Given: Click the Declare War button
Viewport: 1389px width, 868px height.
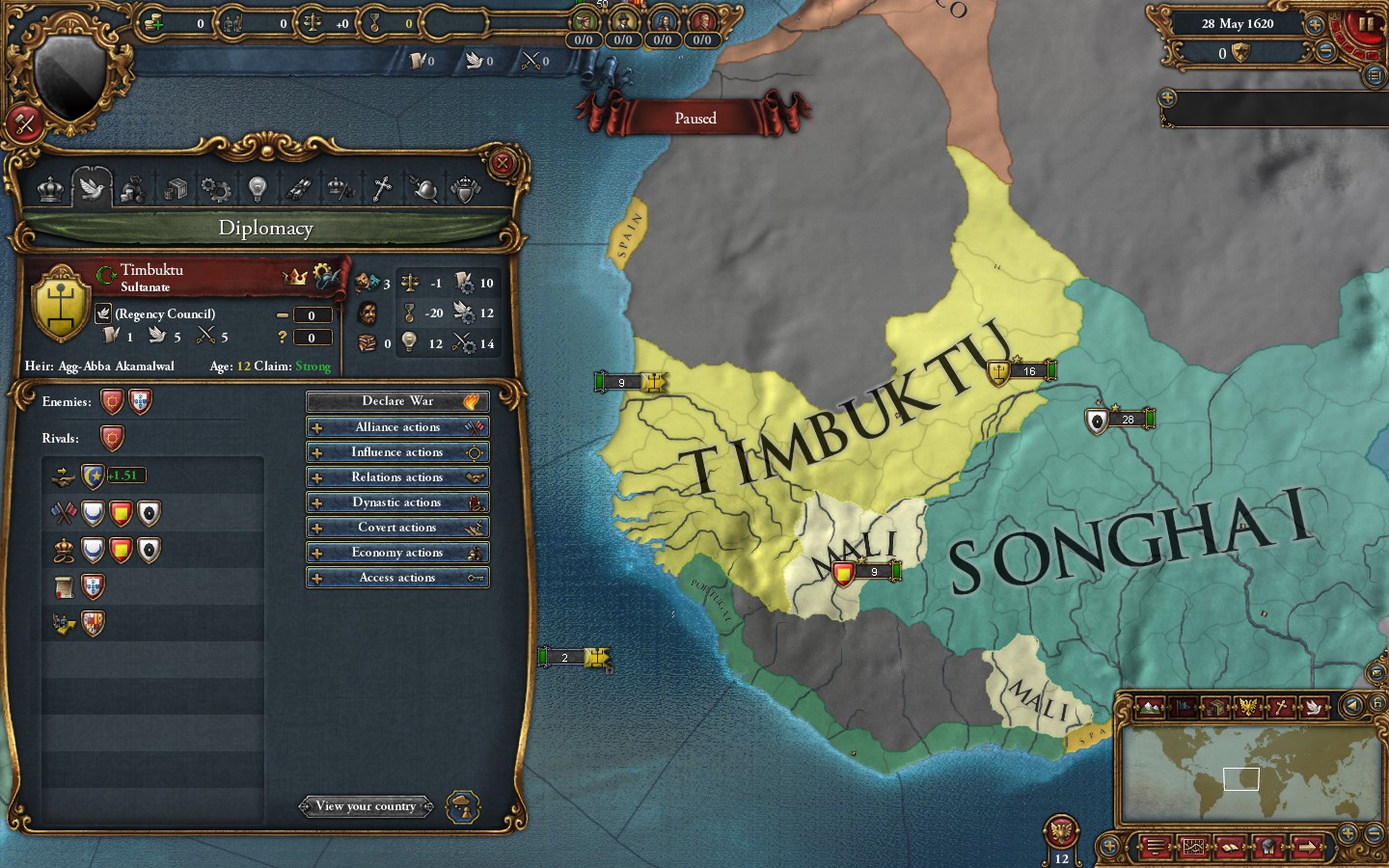Looking at the screenshot, I should click(x=397, y=401).
